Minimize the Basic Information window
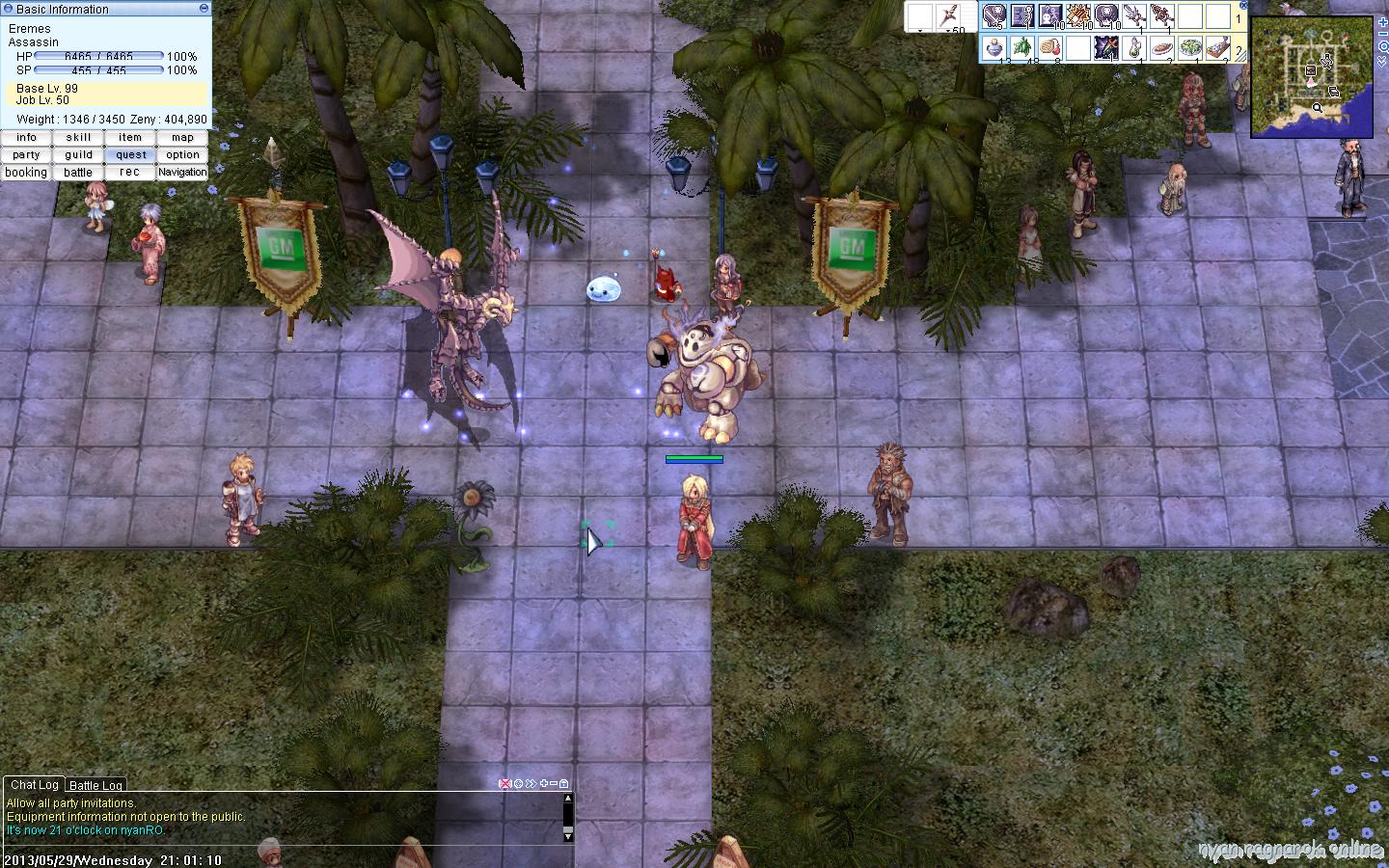The image size is (1389, 868). (x=203, y=9)
